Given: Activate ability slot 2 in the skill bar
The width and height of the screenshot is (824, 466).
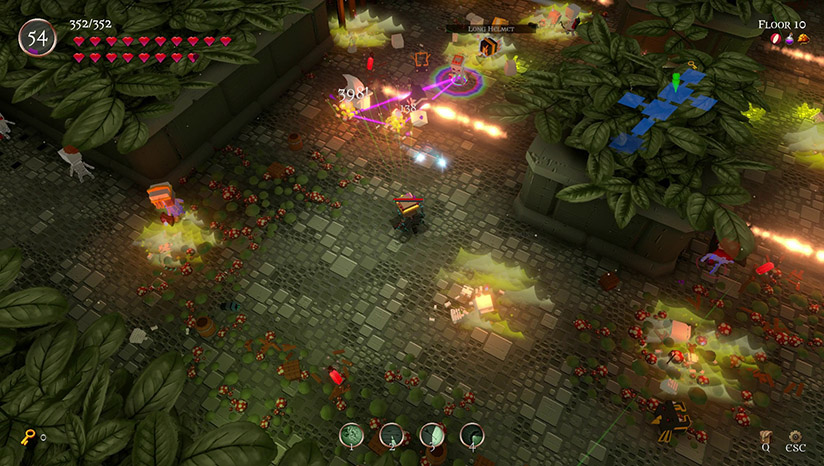Looking at the screenshot, I should point(391,434).
